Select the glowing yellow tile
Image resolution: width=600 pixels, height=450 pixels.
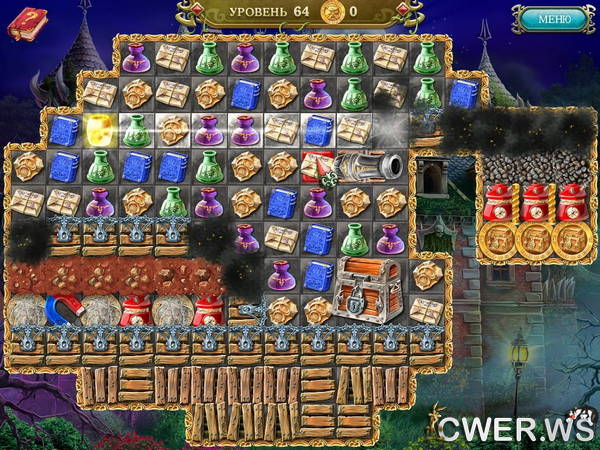(x=98, y=129)
